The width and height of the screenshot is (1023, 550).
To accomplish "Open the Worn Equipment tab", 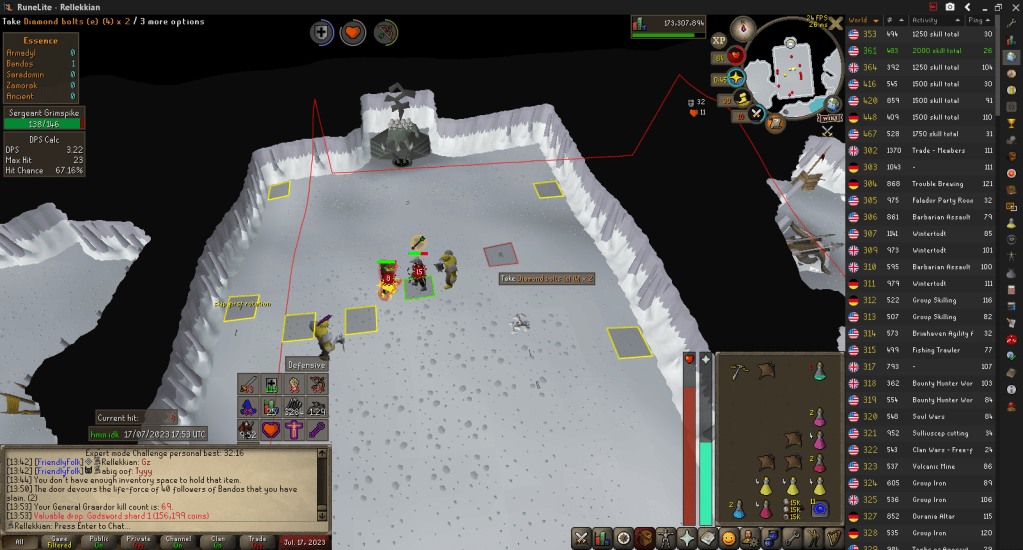I will [x=666, y=539].
